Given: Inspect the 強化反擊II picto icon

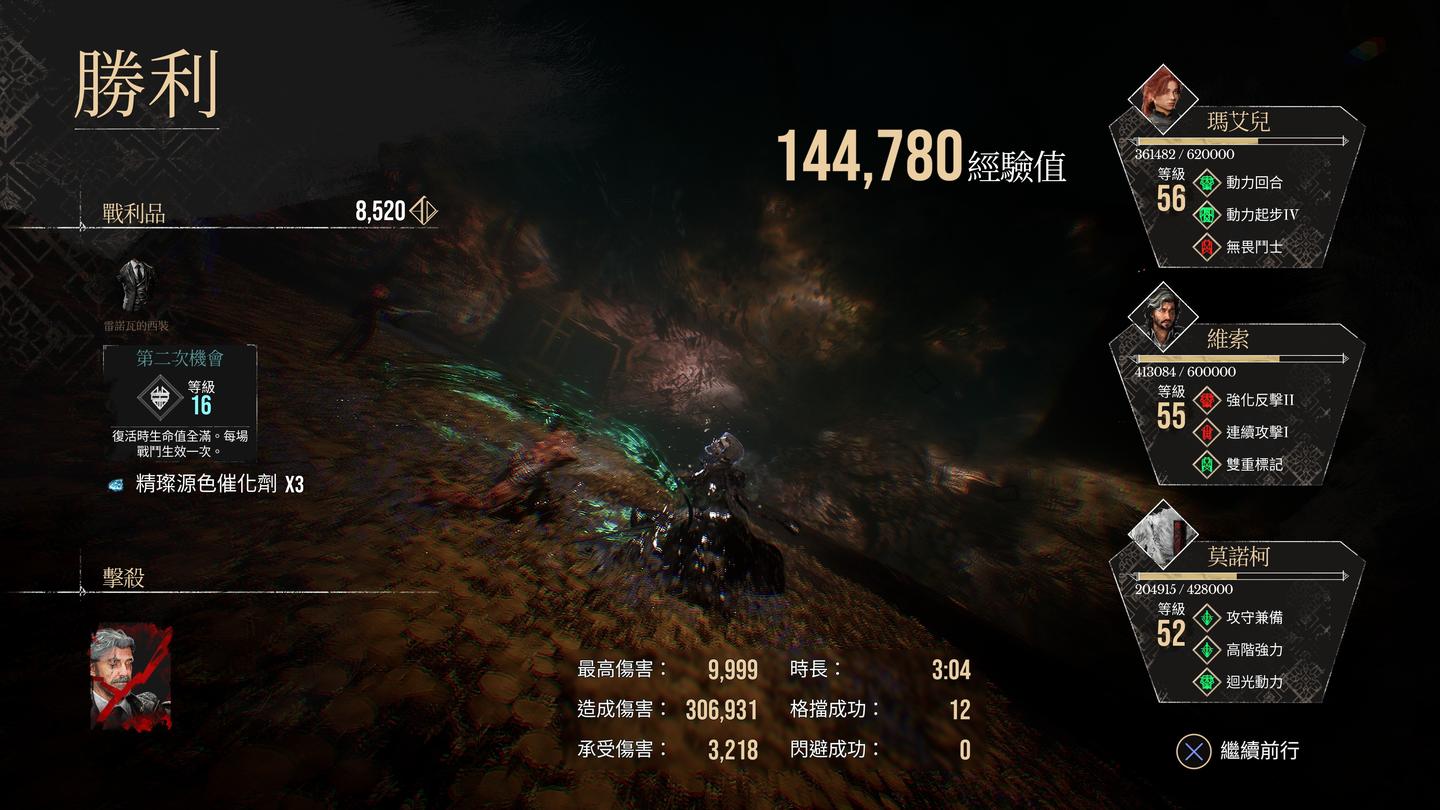Looking at the screenshot, I should (1208, 400).
